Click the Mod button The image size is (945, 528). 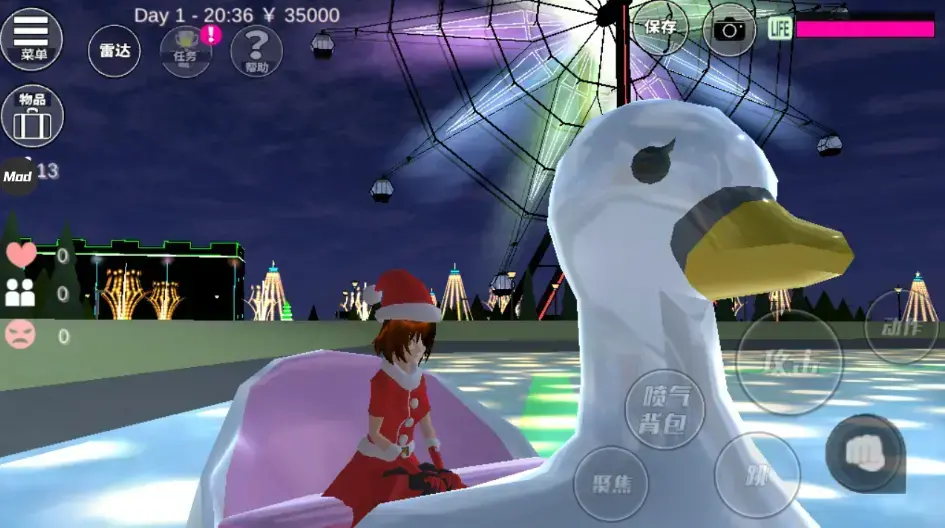click(x=18, y=176)
